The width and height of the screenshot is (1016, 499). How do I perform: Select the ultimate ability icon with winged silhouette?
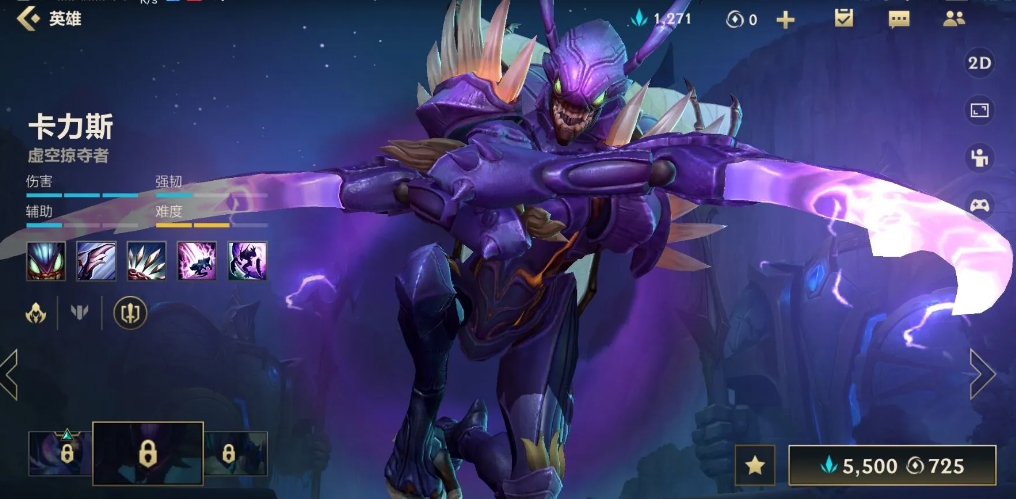click(247, 260)
